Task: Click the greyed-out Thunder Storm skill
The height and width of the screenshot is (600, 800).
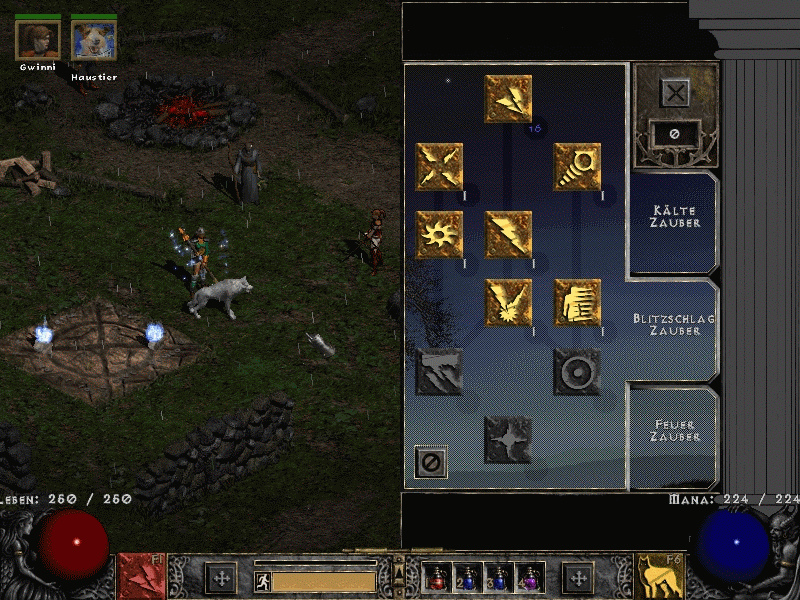Action: (x=439, y=371)
